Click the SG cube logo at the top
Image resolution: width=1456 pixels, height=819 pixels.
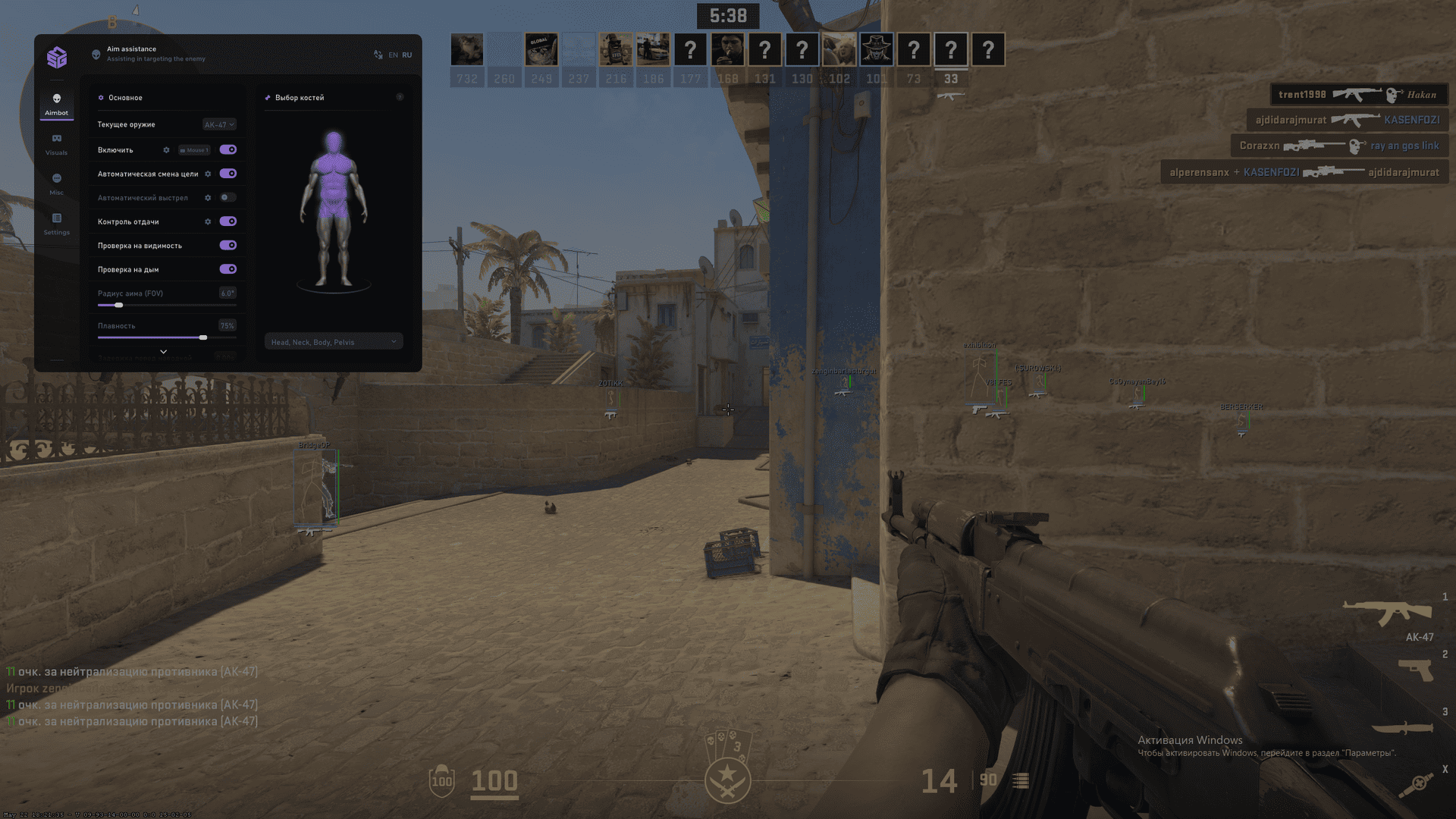pyautogui.click(x=57, y=58)
